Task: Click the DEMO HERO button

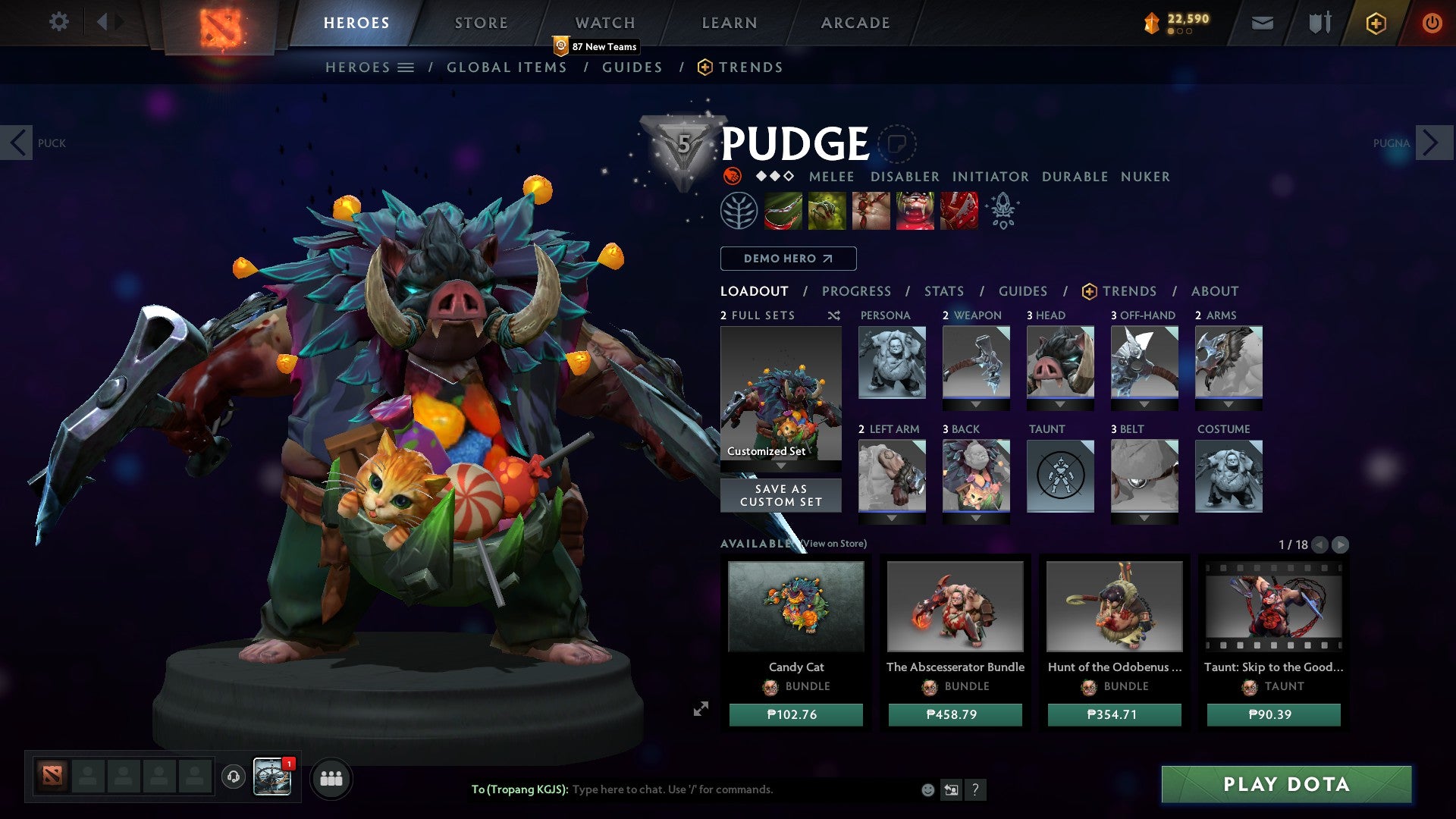Action: (787, 259)
